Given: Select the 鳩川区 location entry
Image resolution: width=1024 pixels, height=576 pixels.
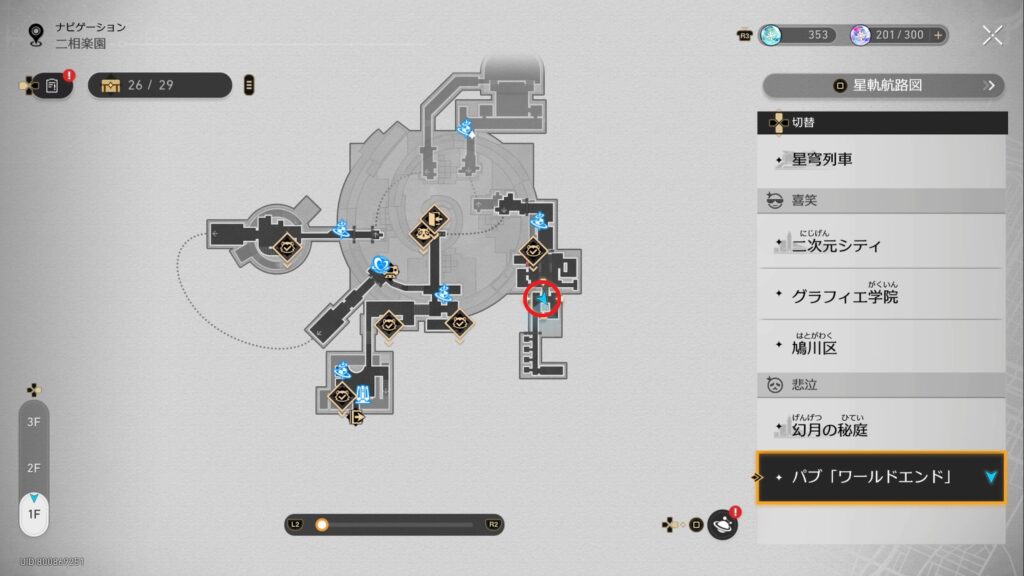Looking at the screenshot, I should (x=880, y=346).
